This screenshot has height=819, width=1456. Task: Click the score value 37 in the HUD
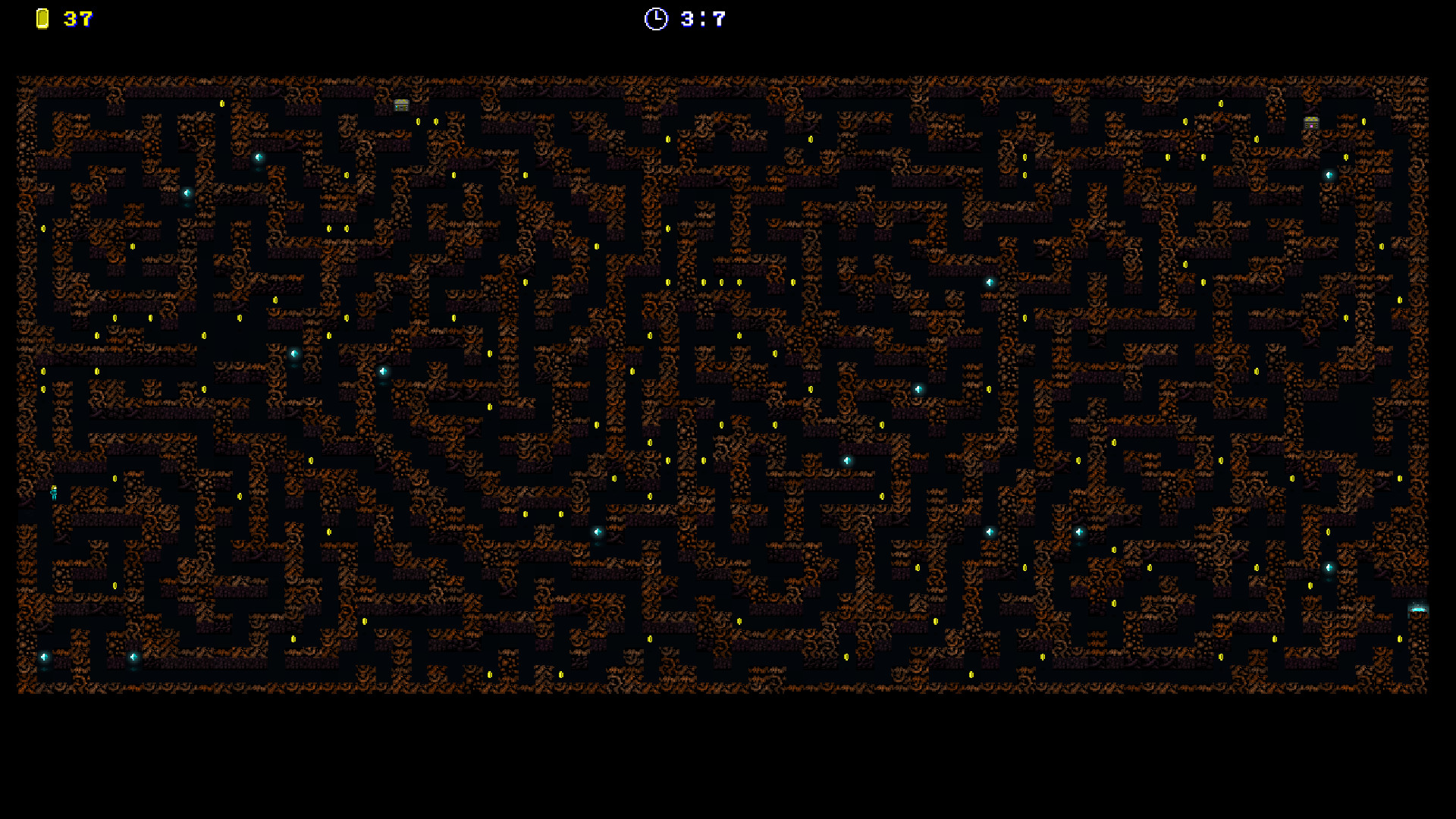tap(76, 19)
